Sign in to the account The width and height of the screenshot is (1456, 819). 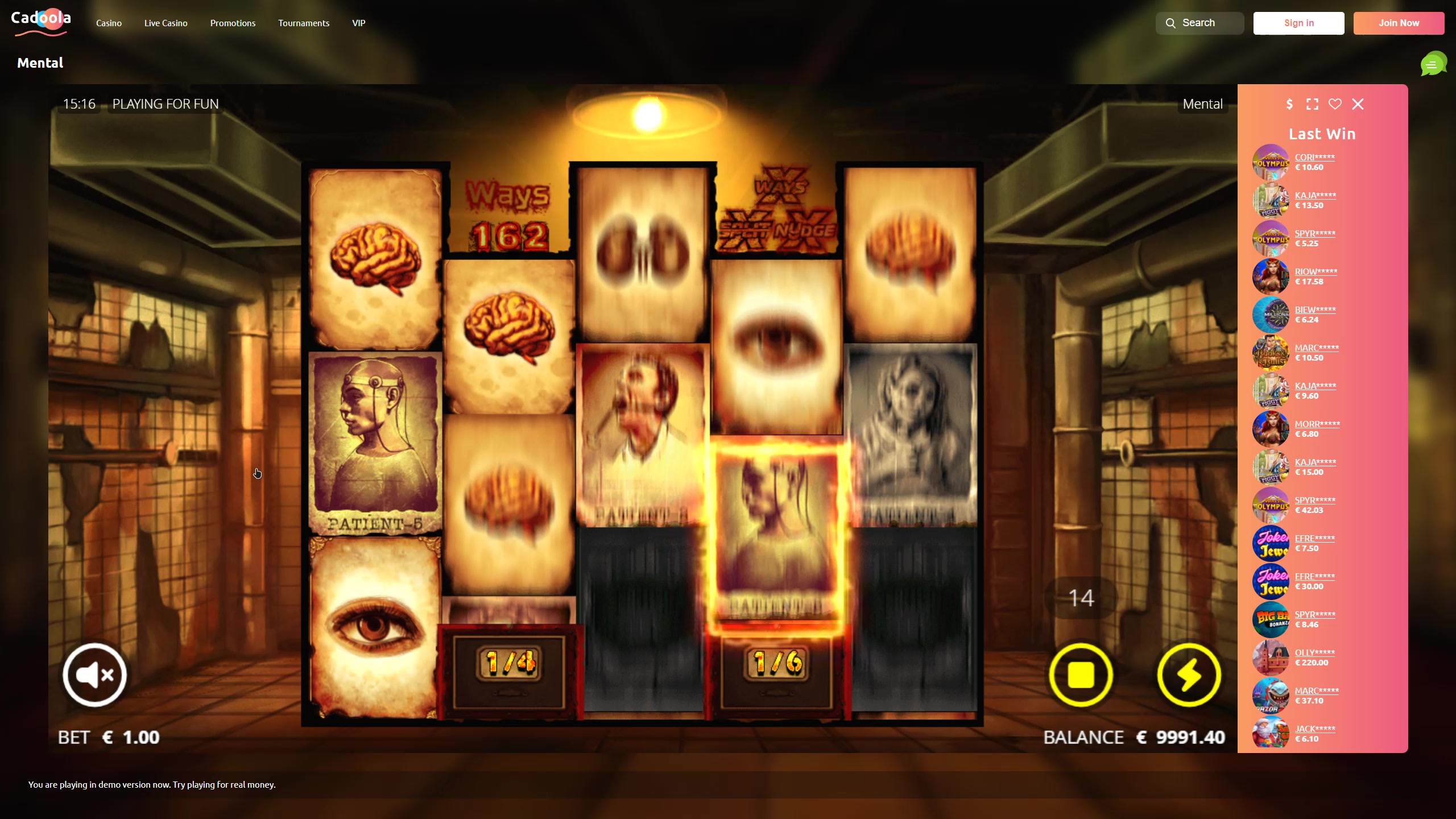(x=1298, y=23)
